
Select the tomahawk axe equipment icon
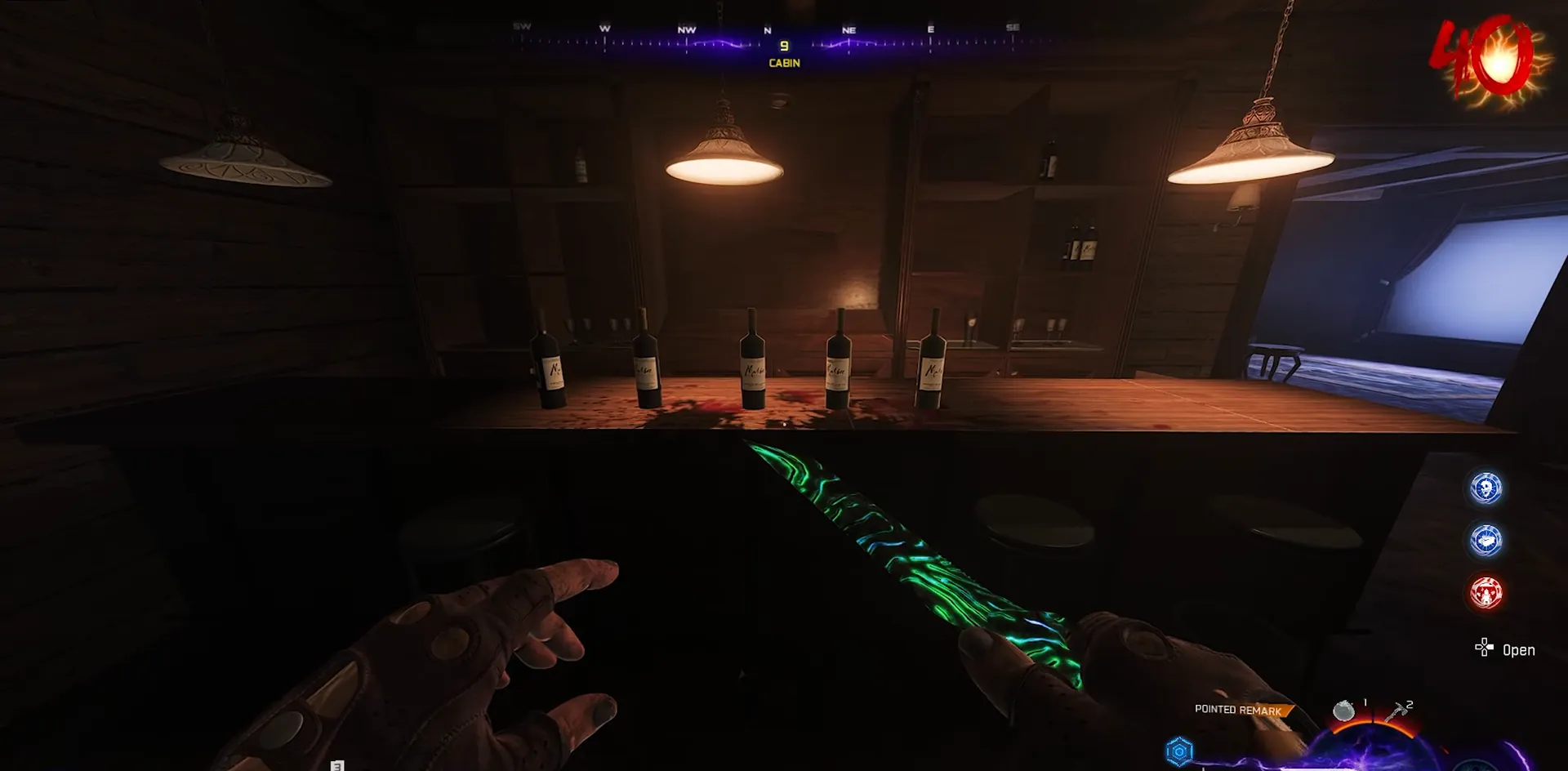pyautogui.click(x=1398, y=712)
